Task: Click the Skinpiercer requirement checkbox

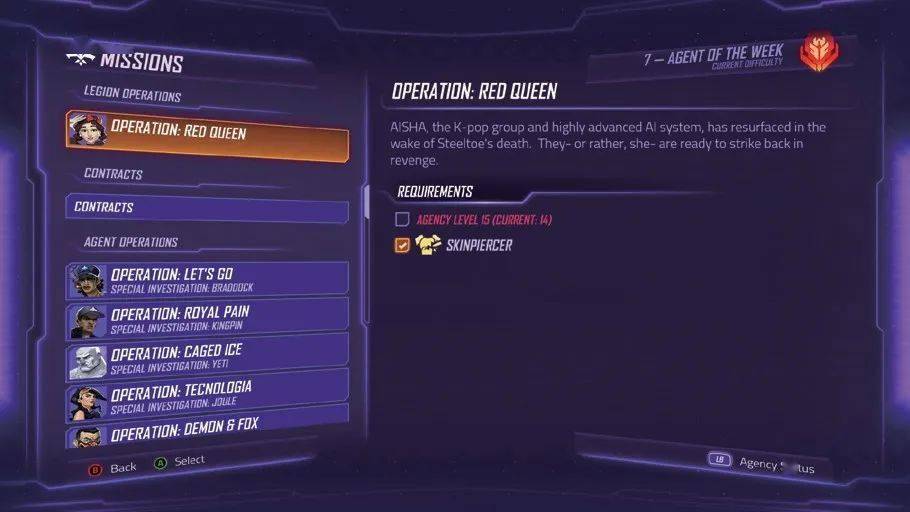Action: [402, 245]
